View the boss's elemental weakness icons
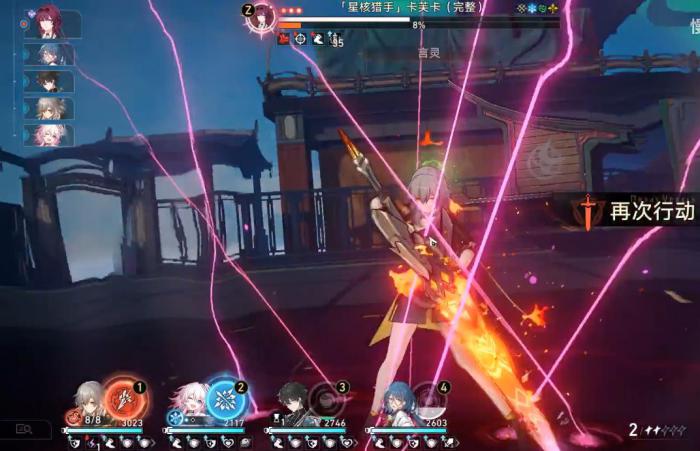This screenshot has width=700, height=451. [538, 7]
